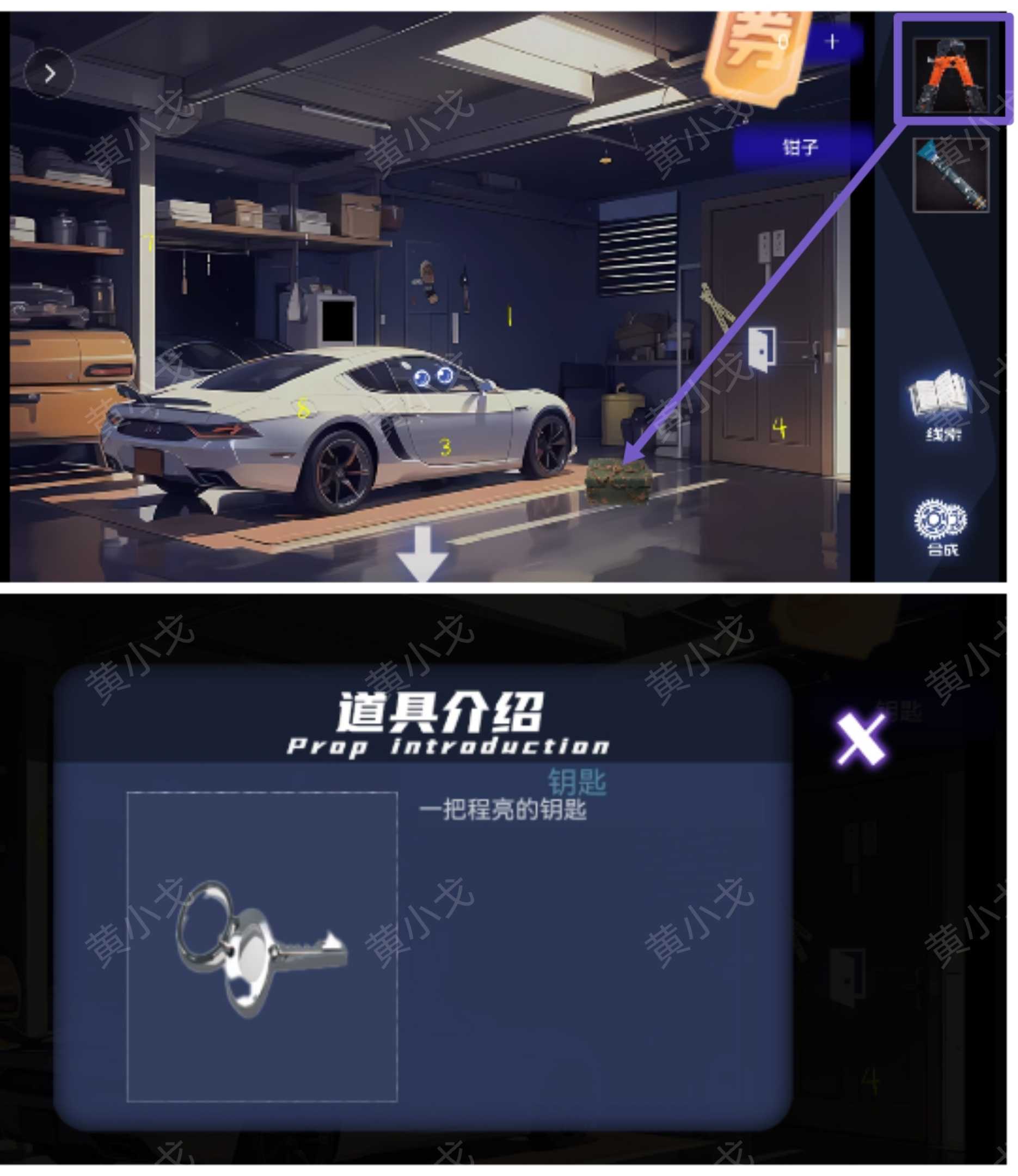Viewport: 1018px width, 1176px height.
Task: Click the 钳子 name label button
Action: click(801, 146)
